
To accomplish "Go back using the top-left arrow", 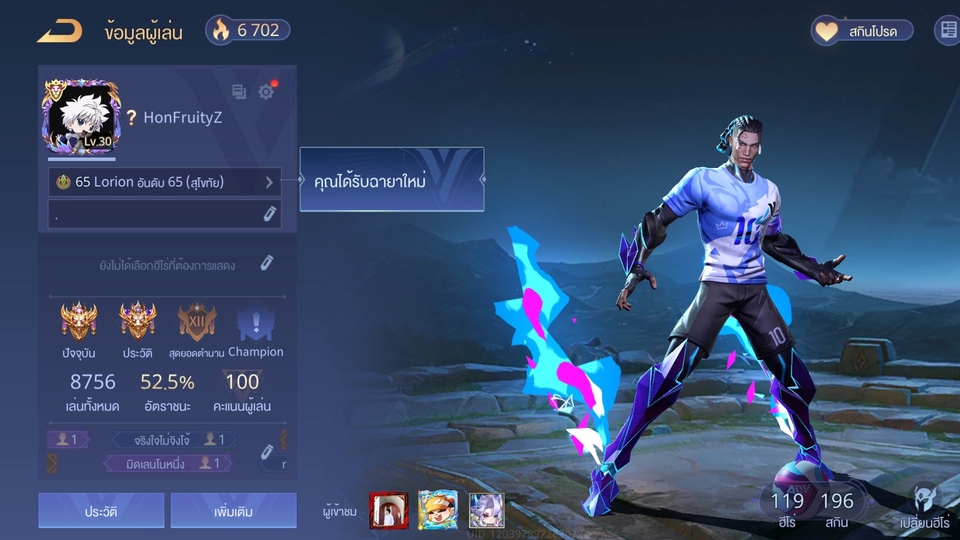I will [59, 31].
